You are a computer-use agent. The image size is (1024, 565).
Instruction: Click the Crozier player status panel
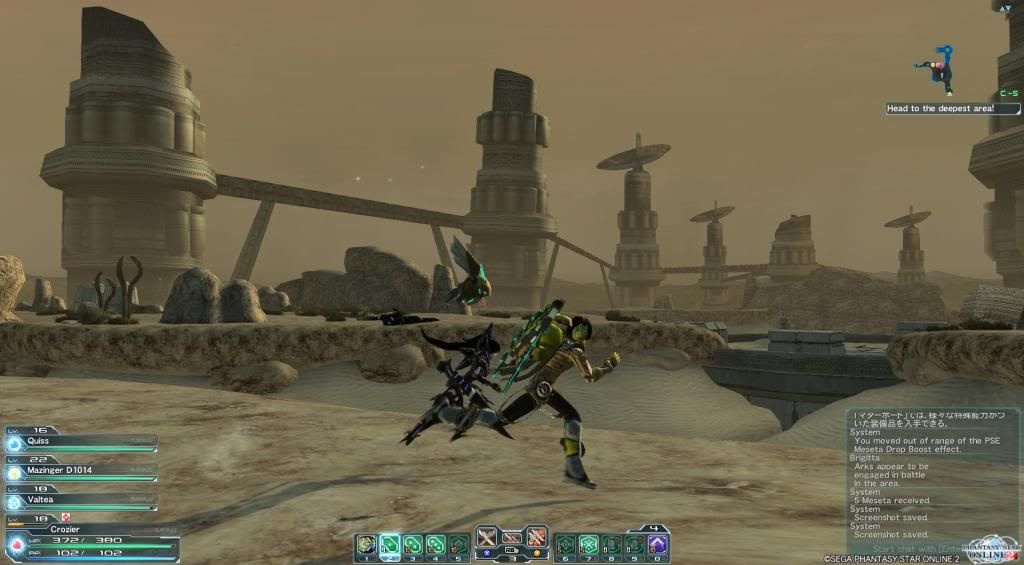[90, 540]
